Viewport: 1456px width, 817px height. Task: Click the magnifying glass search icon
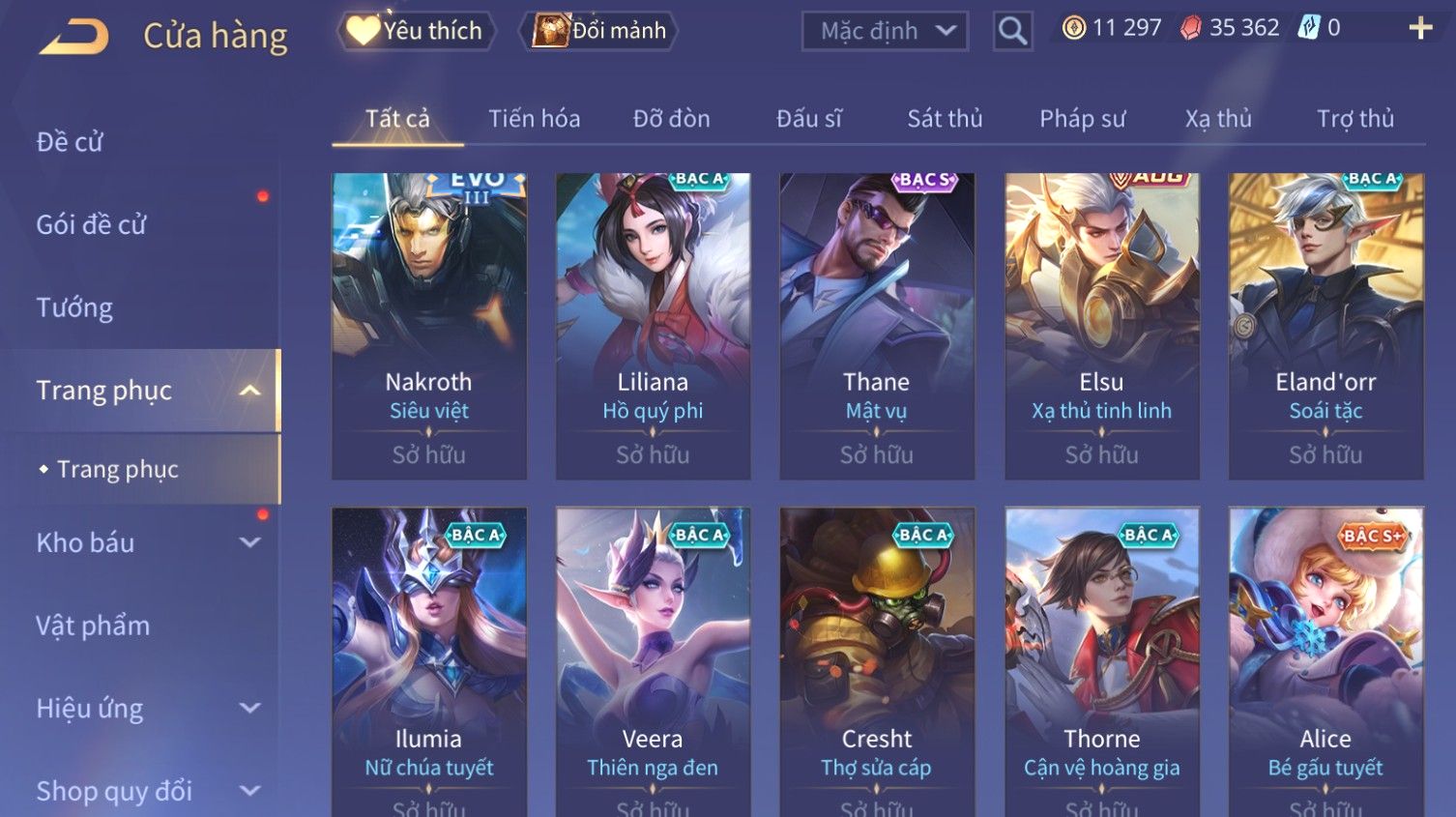(1012, 31)
